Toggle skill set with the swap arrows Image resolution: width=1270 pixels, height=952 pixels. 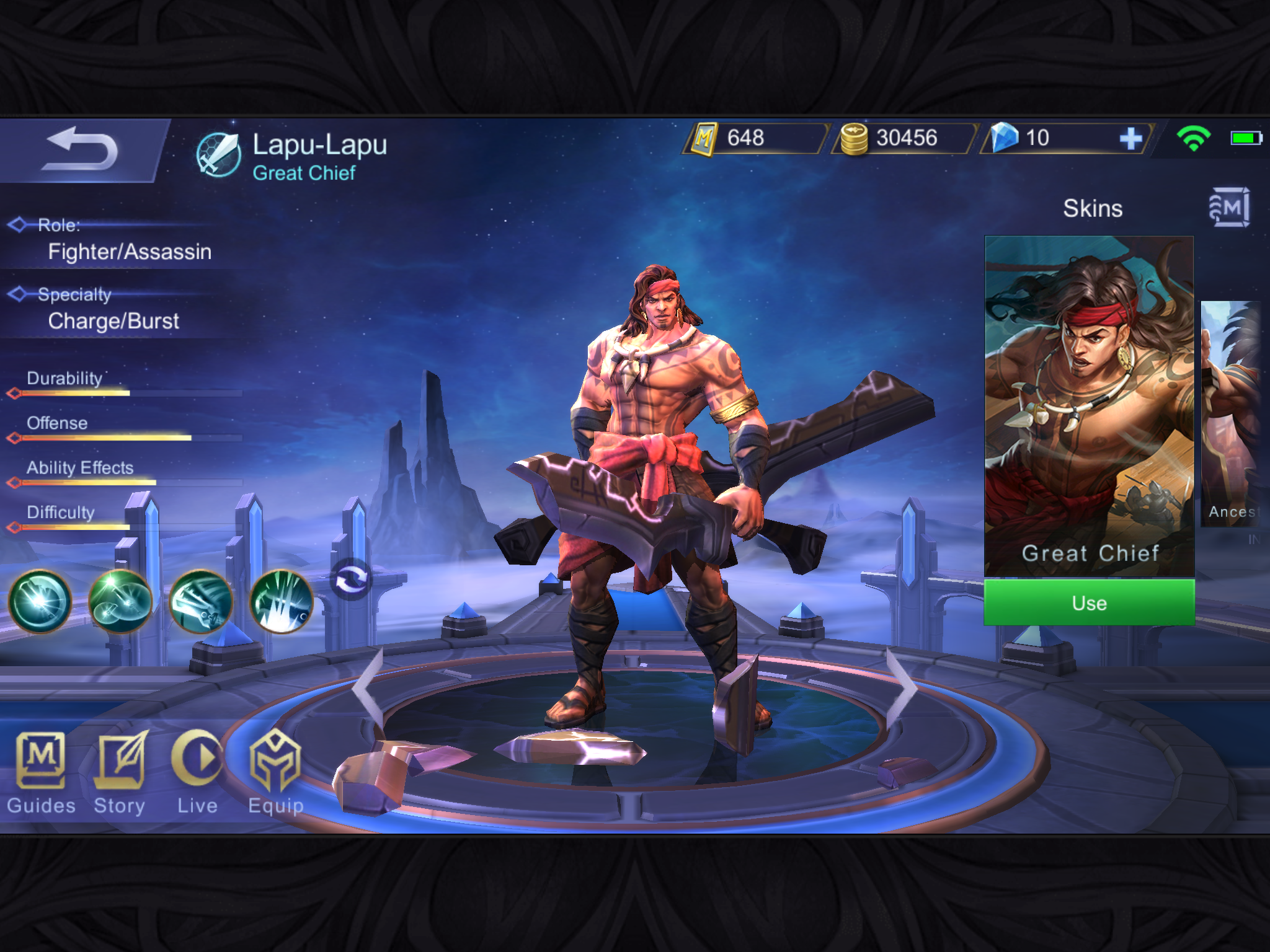point(351,580)
